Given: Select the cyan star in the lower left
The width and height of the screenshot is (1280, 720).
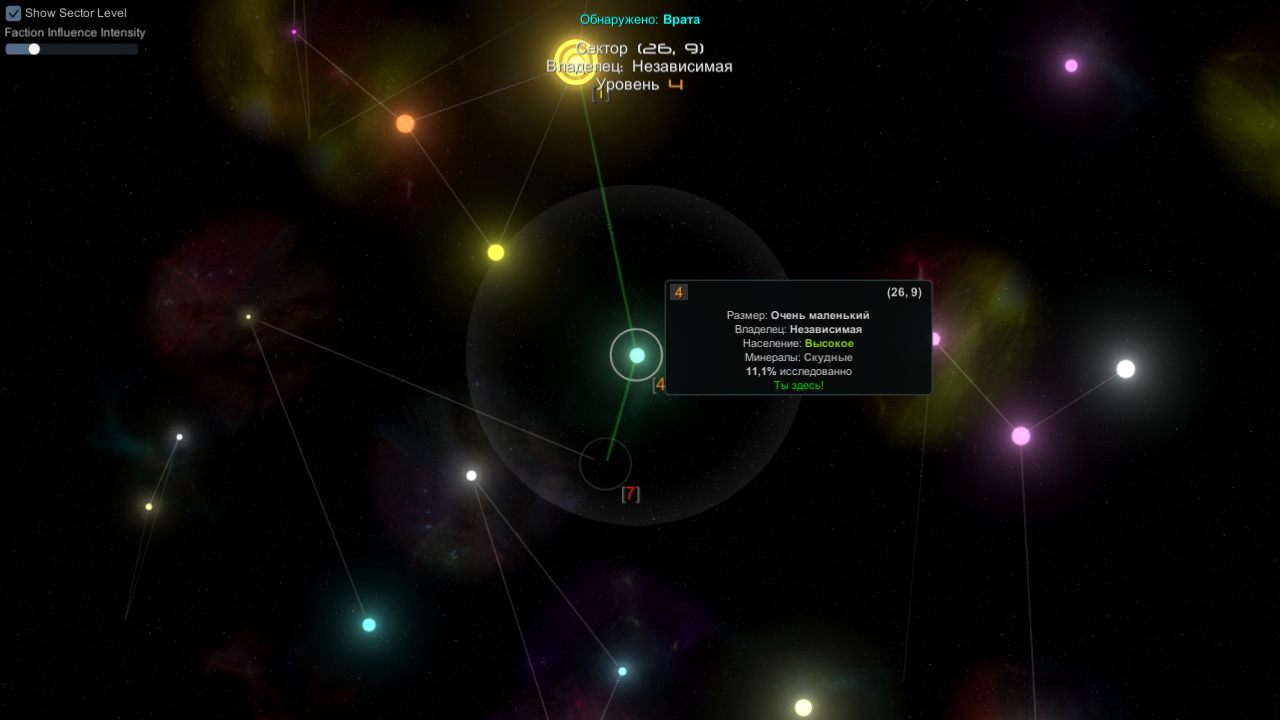Looking at the screenshot, I should 369,626.
